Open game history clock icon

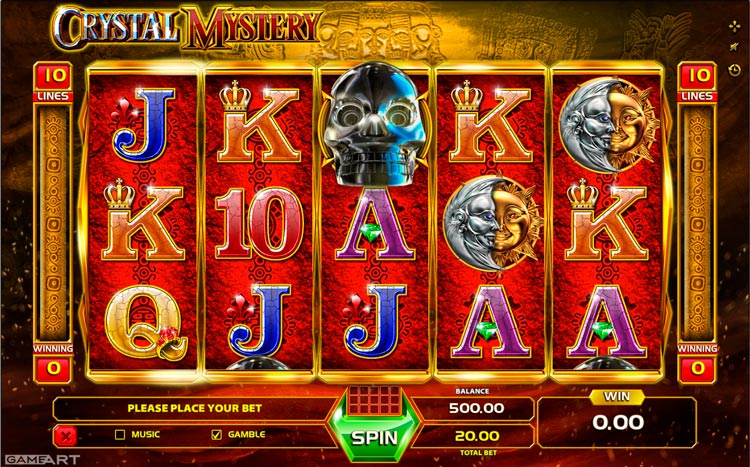coord(736,69)
